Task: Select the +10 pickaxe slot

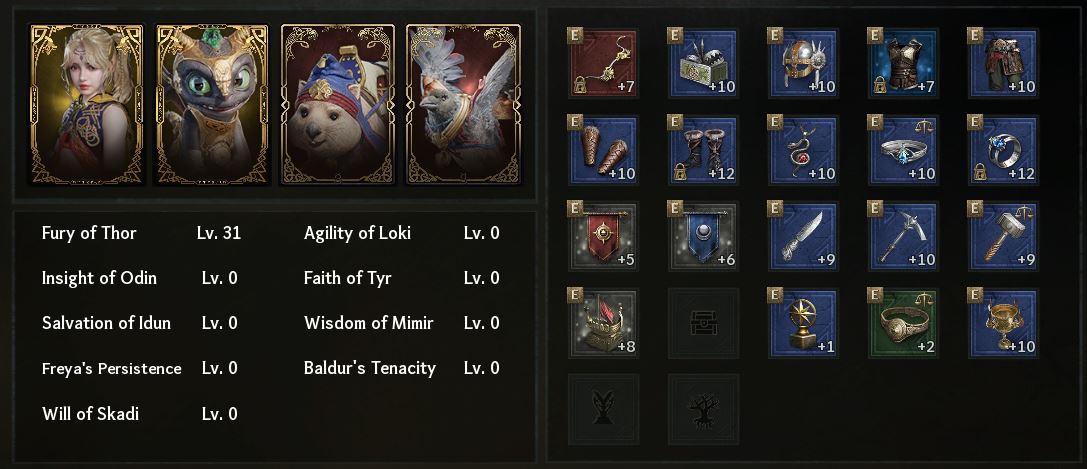Action: 903,236
